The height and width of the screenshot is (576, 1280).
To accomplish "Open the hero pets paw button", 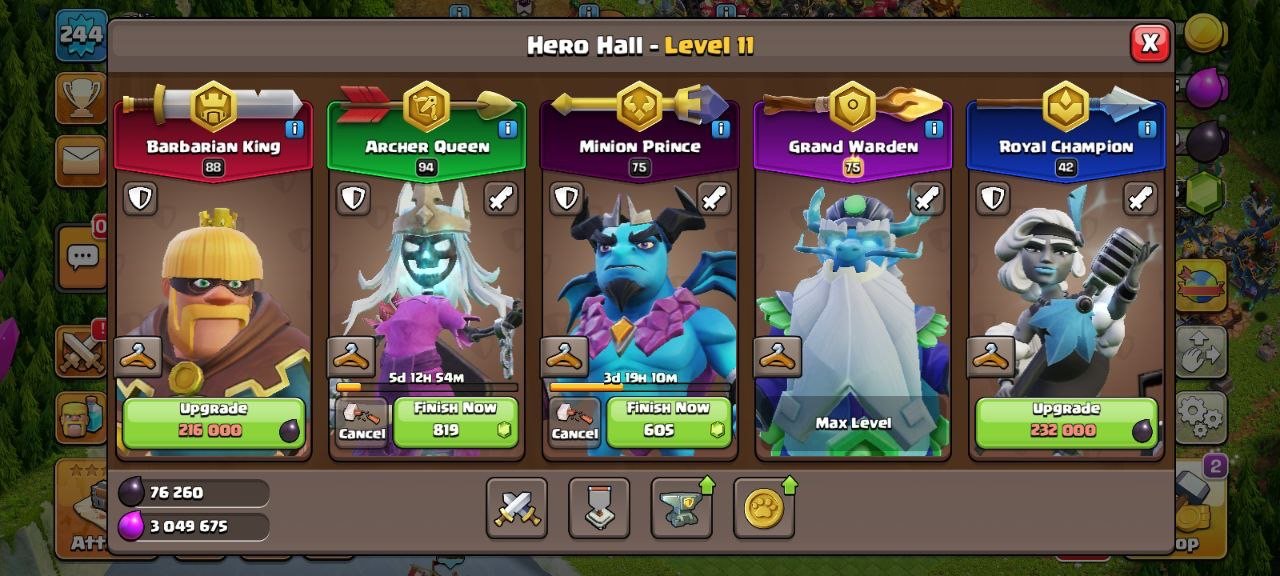I will pos(764,508).
